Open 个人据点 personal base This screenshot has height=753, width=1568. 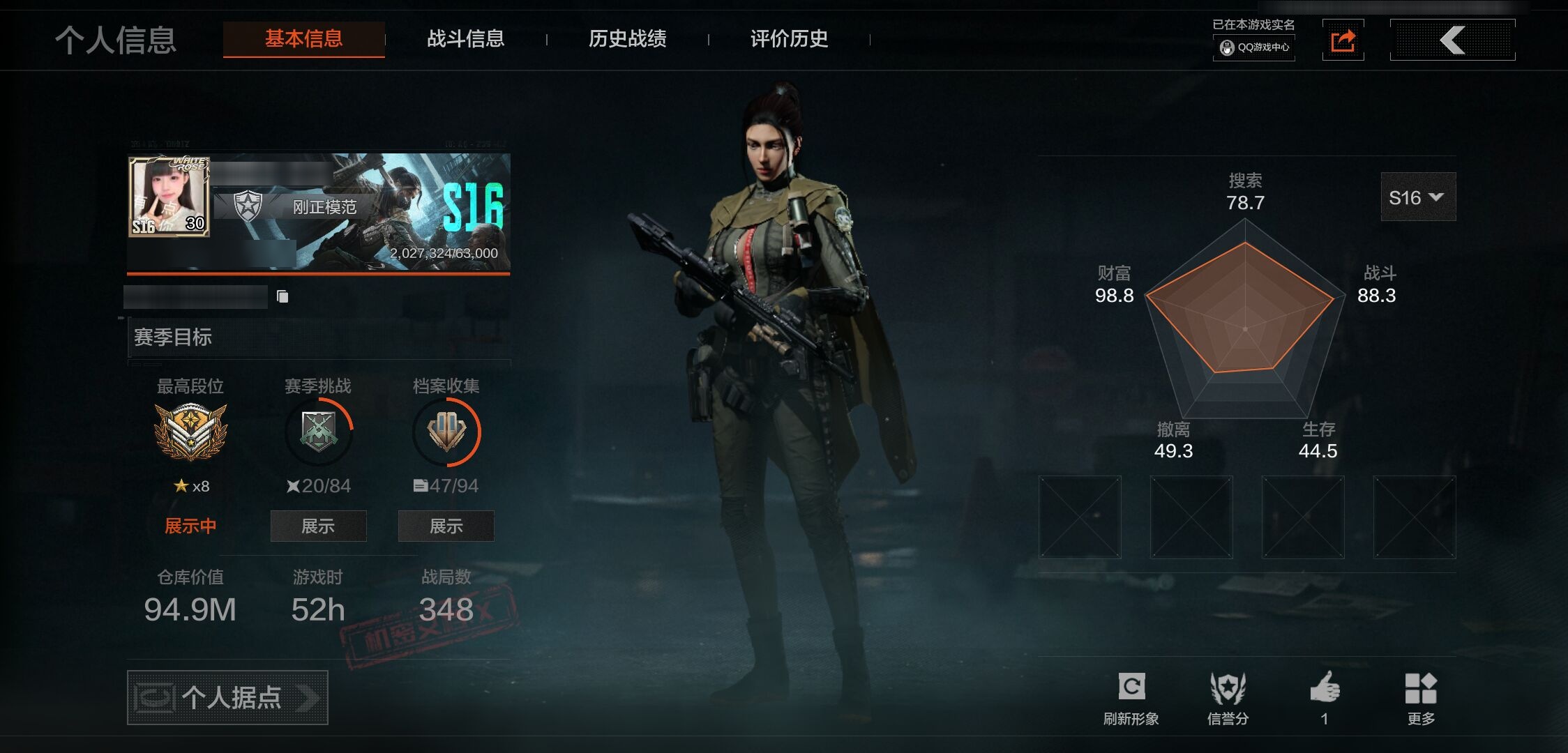tap(227, 697)
